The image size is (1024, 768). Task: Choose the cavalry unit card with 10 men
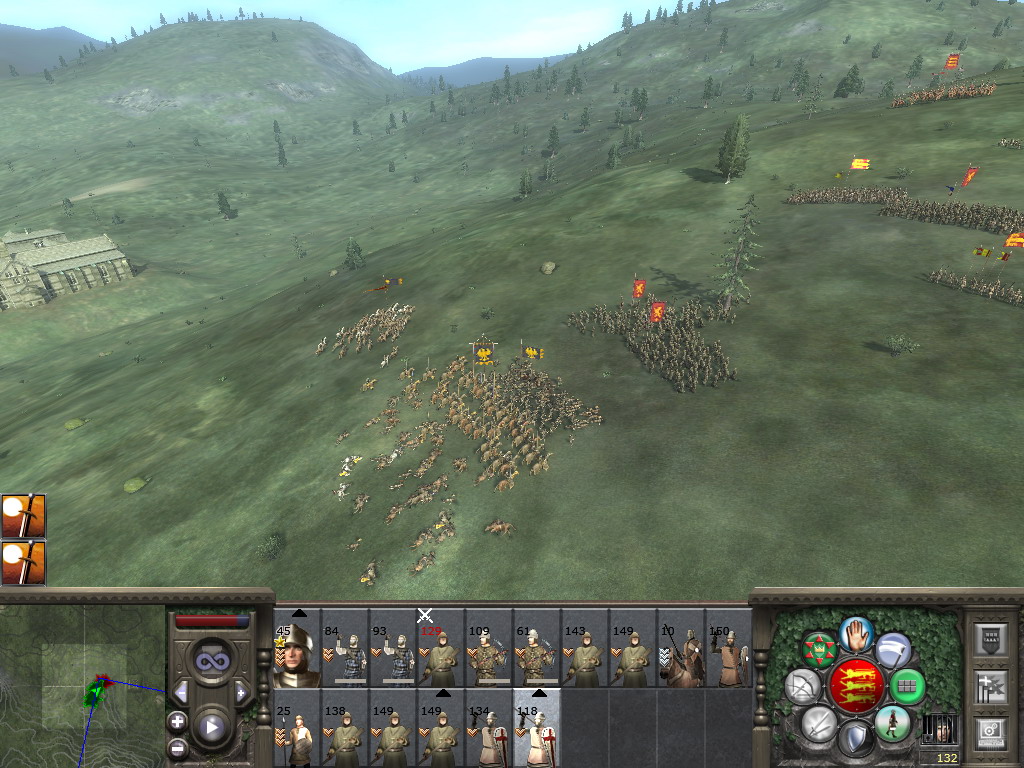coord(681,651)
